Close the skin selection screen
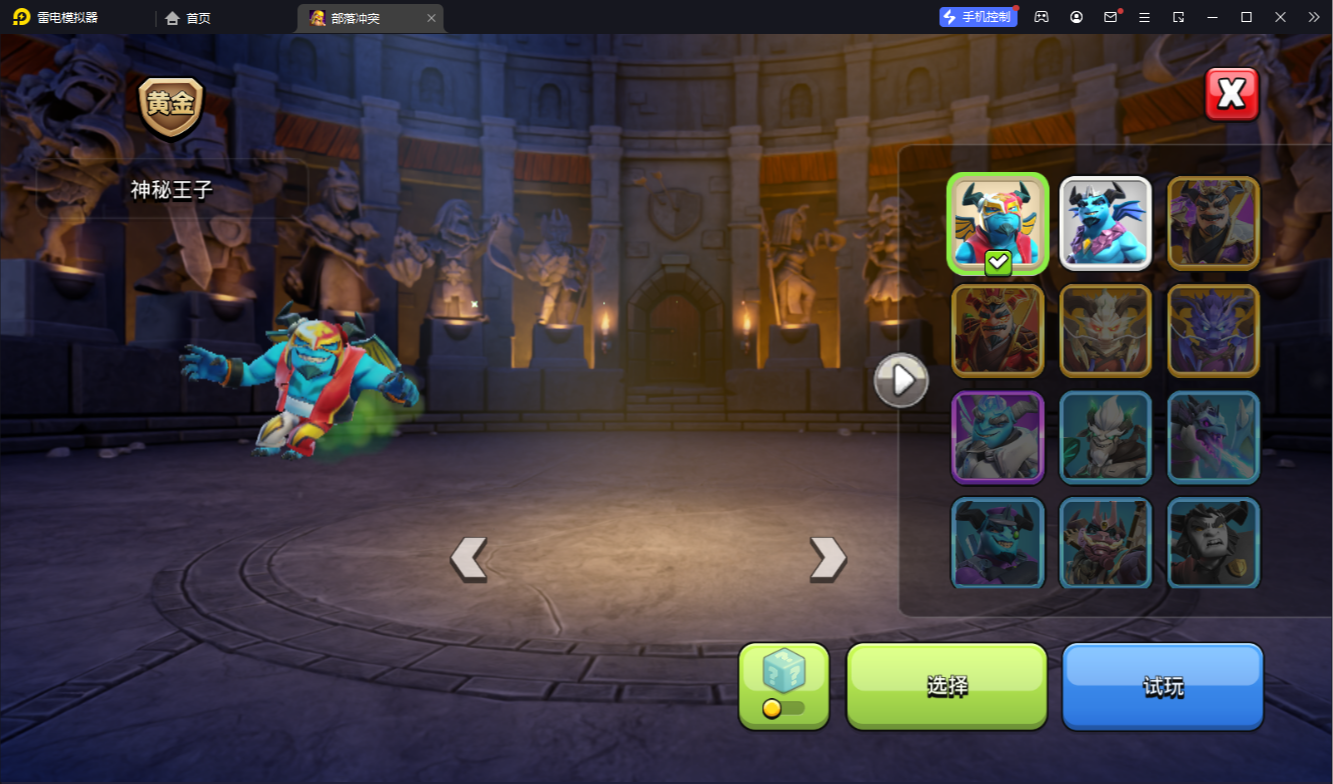1333x784 pixels. pos(1231,95)
